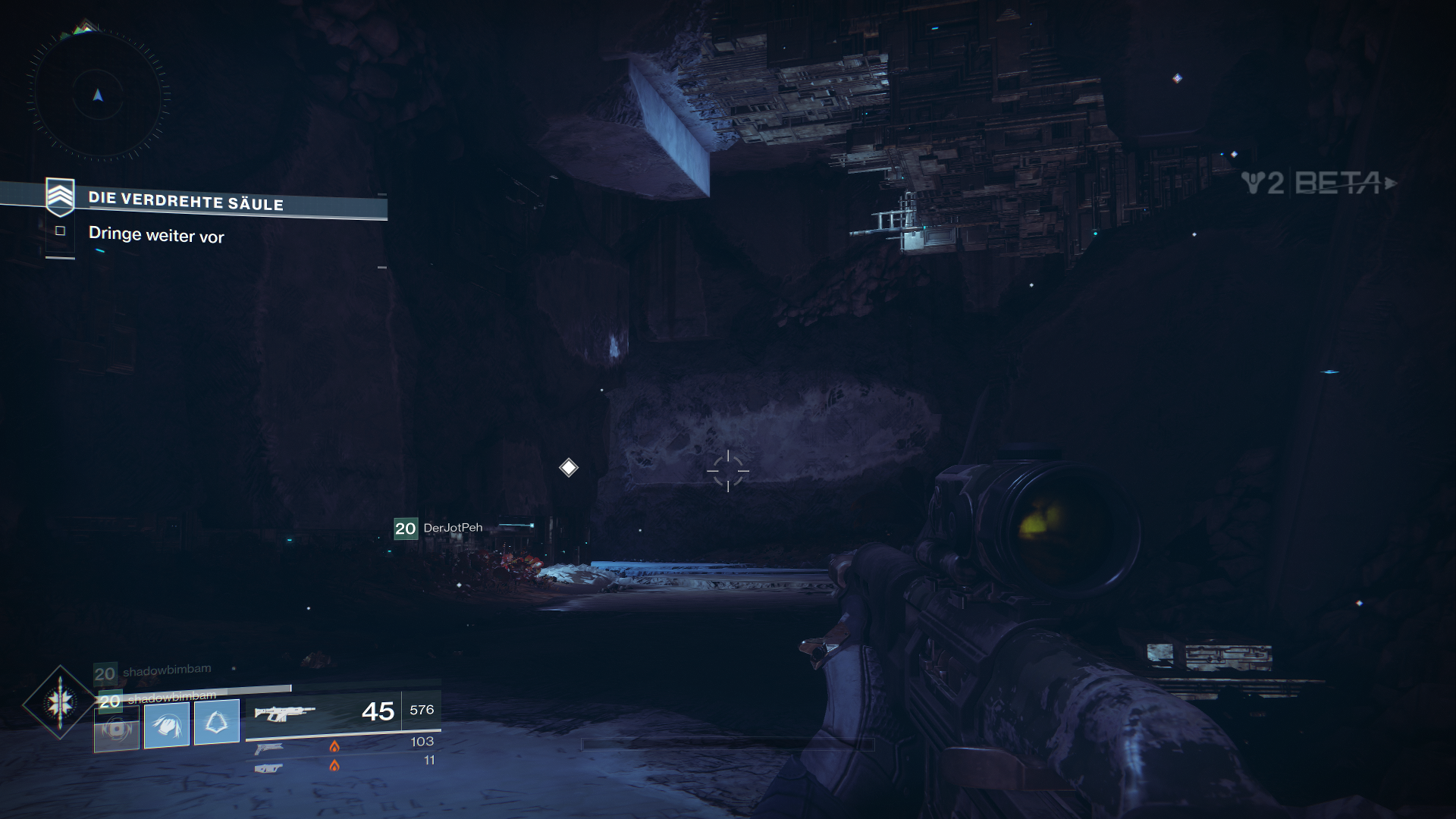The image size is (1456, 819).
Task: Select the equipped auto rifle weapon icon
Action: pyautogui.click(x=284, y=712)
